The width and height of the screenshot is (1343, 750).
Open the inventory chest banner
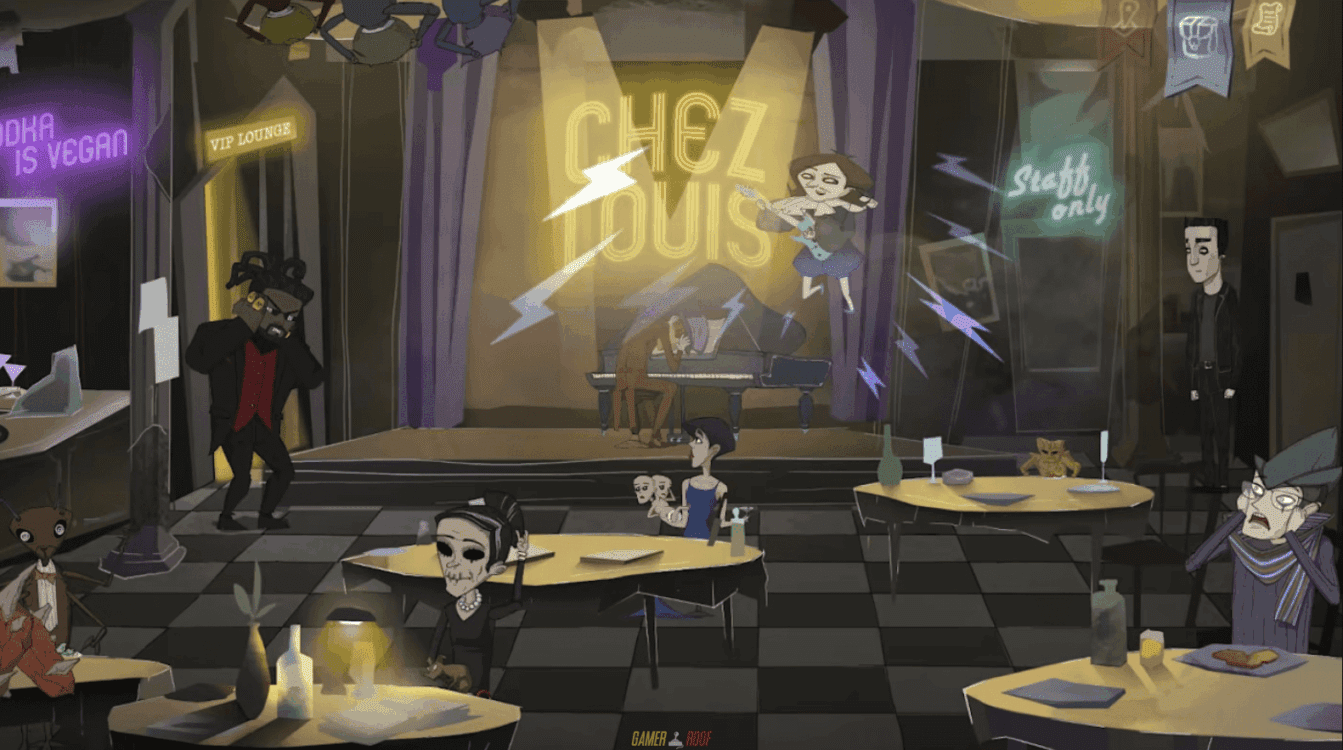coord(1199,40)
